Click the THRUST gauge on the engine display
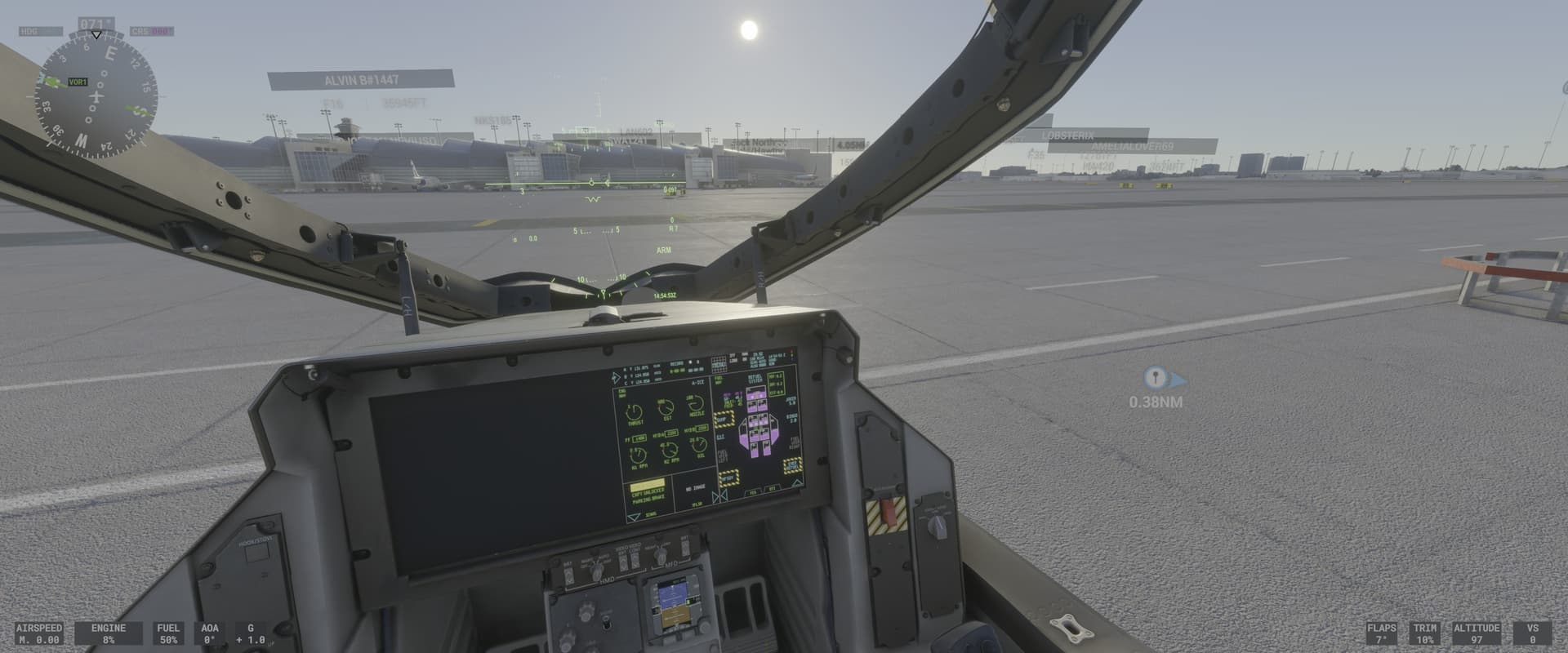Viewport: 1568px width, 653px height. pyautogui.click(x=635, y=411)
